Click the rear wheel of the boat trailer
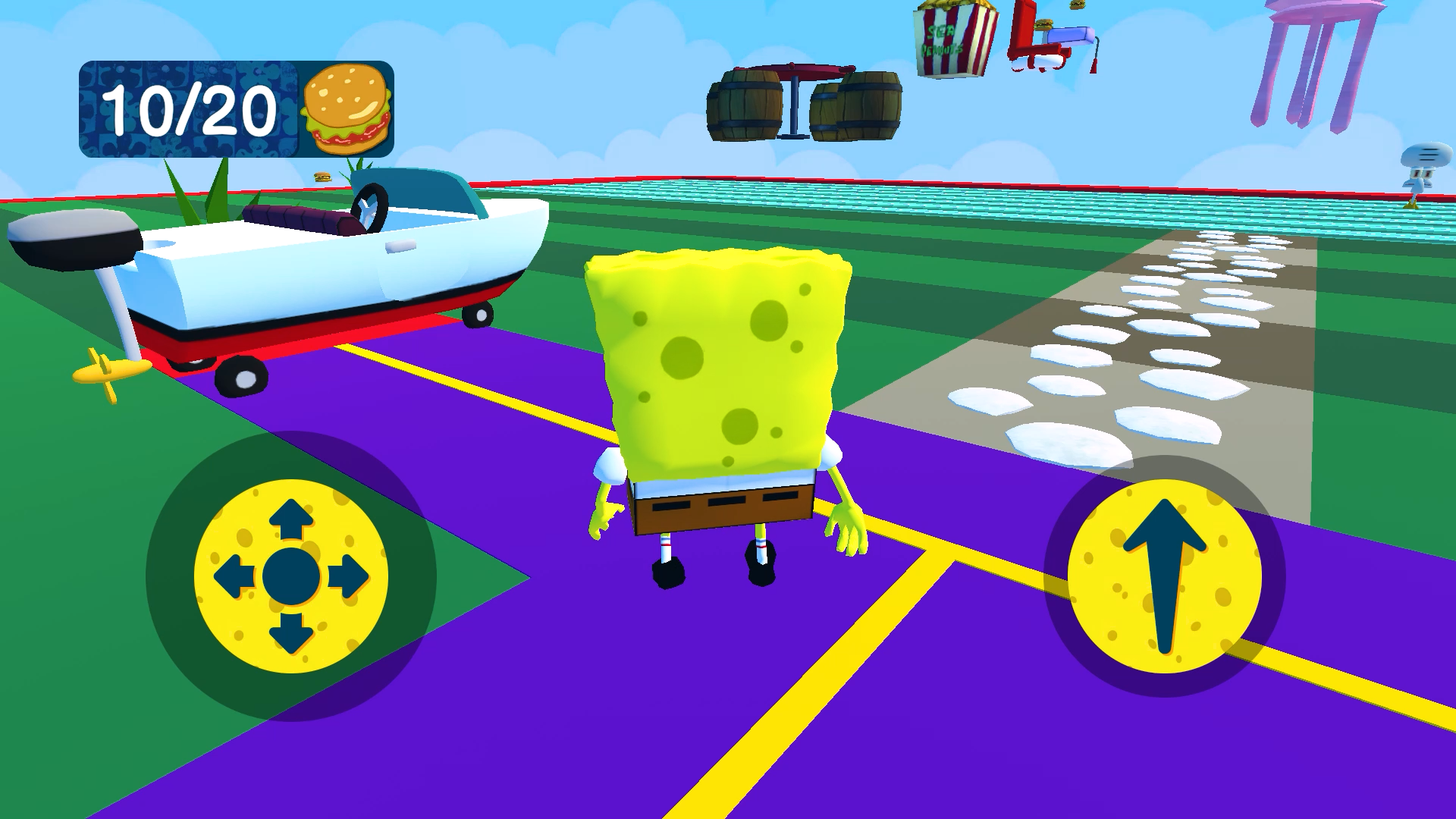 243,375
